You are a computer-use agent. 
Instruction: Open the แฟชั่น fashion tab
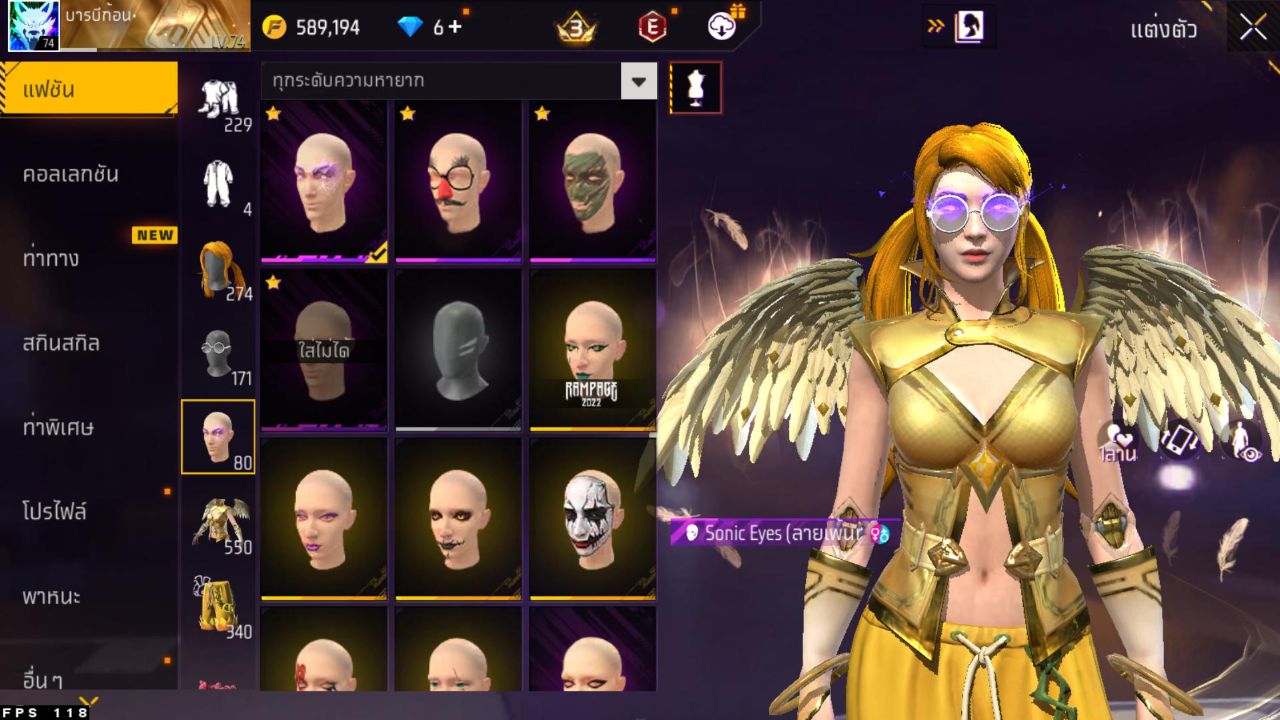tap(88, 90)
